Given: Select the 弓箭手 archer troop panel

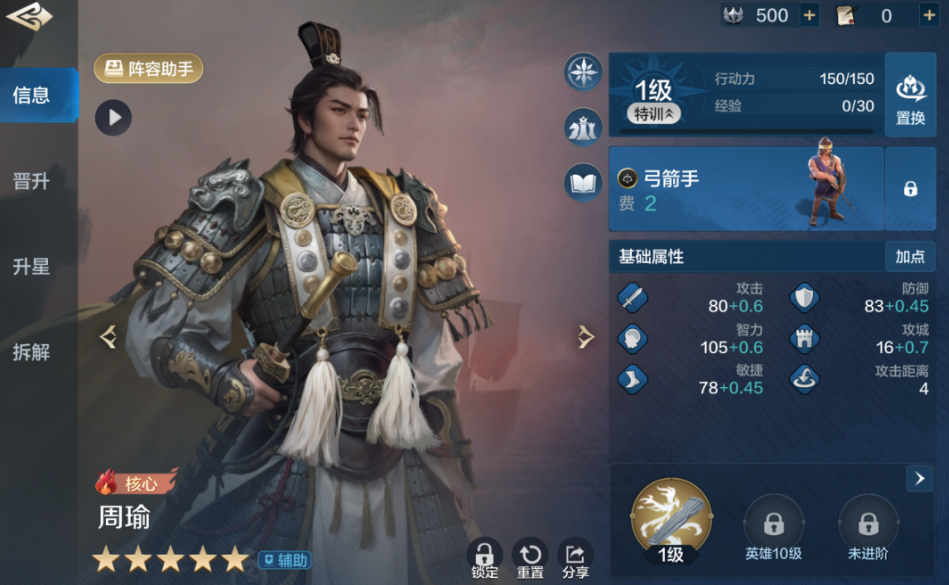Looking at the screenshot, I should (746, 188).
